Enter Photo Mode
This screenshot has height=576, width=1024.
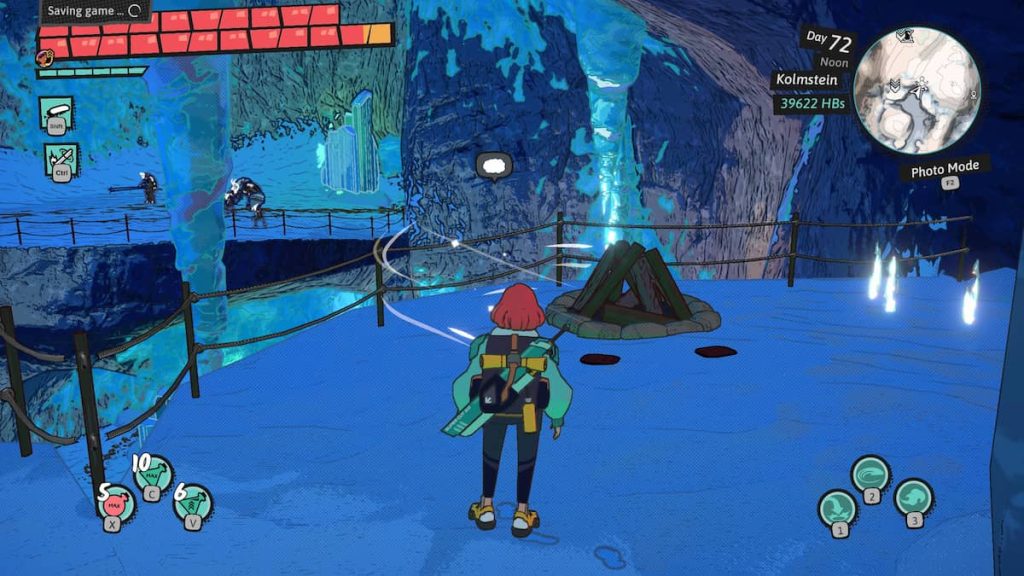[x=944, y=168]
